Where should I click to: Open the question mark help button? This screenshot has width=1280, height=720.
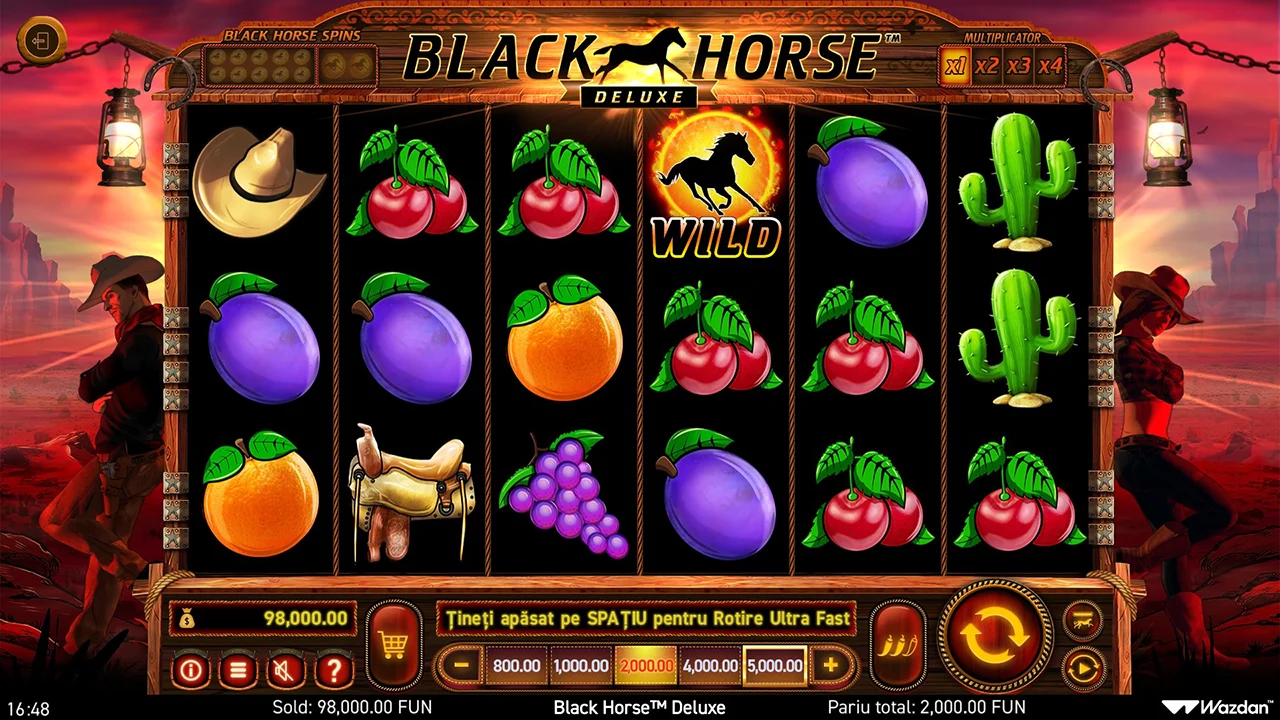point(334,670)
